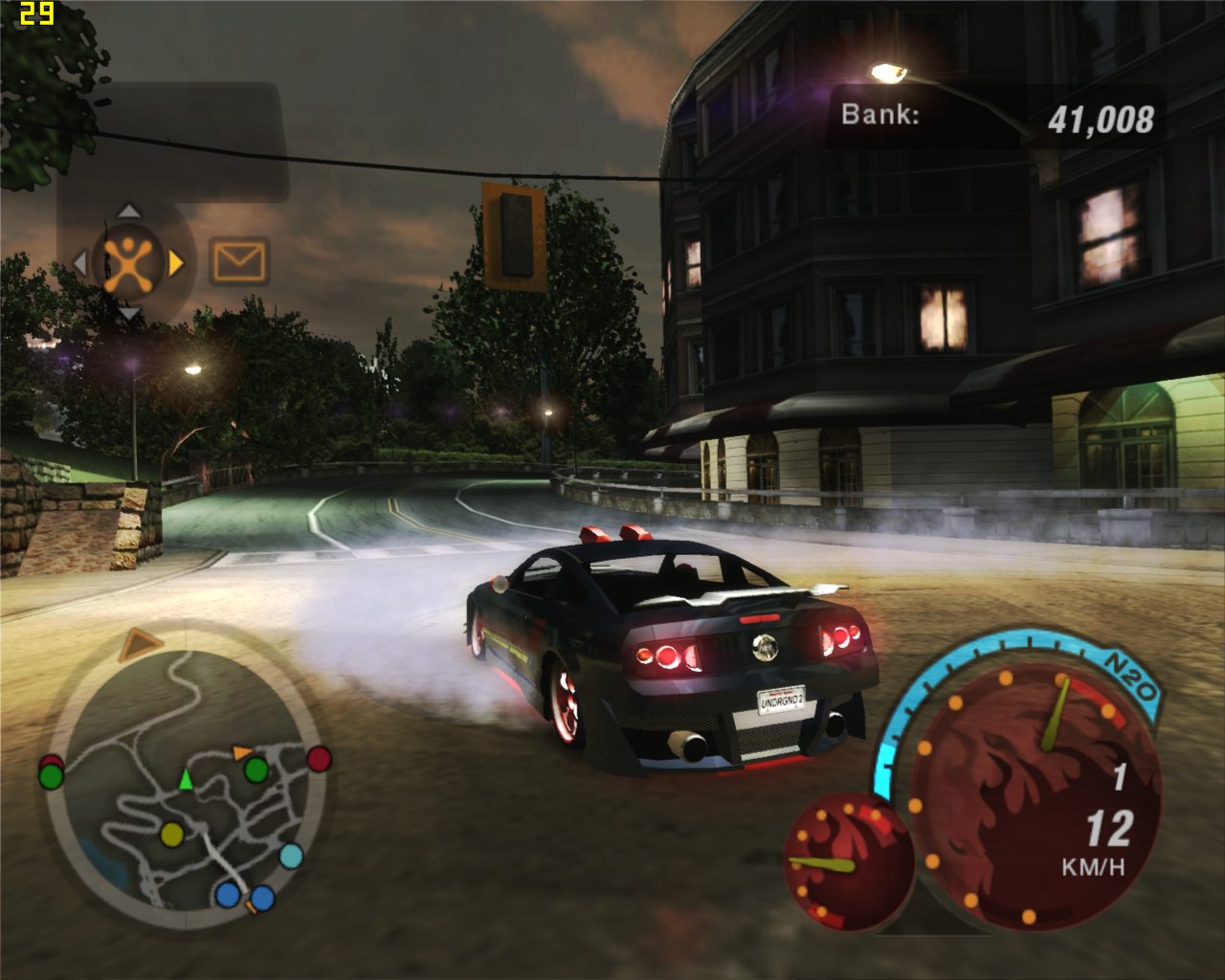Click the yellow race marker on the minimap
This screenshot has width=1225, height=980.
[172, 835]
